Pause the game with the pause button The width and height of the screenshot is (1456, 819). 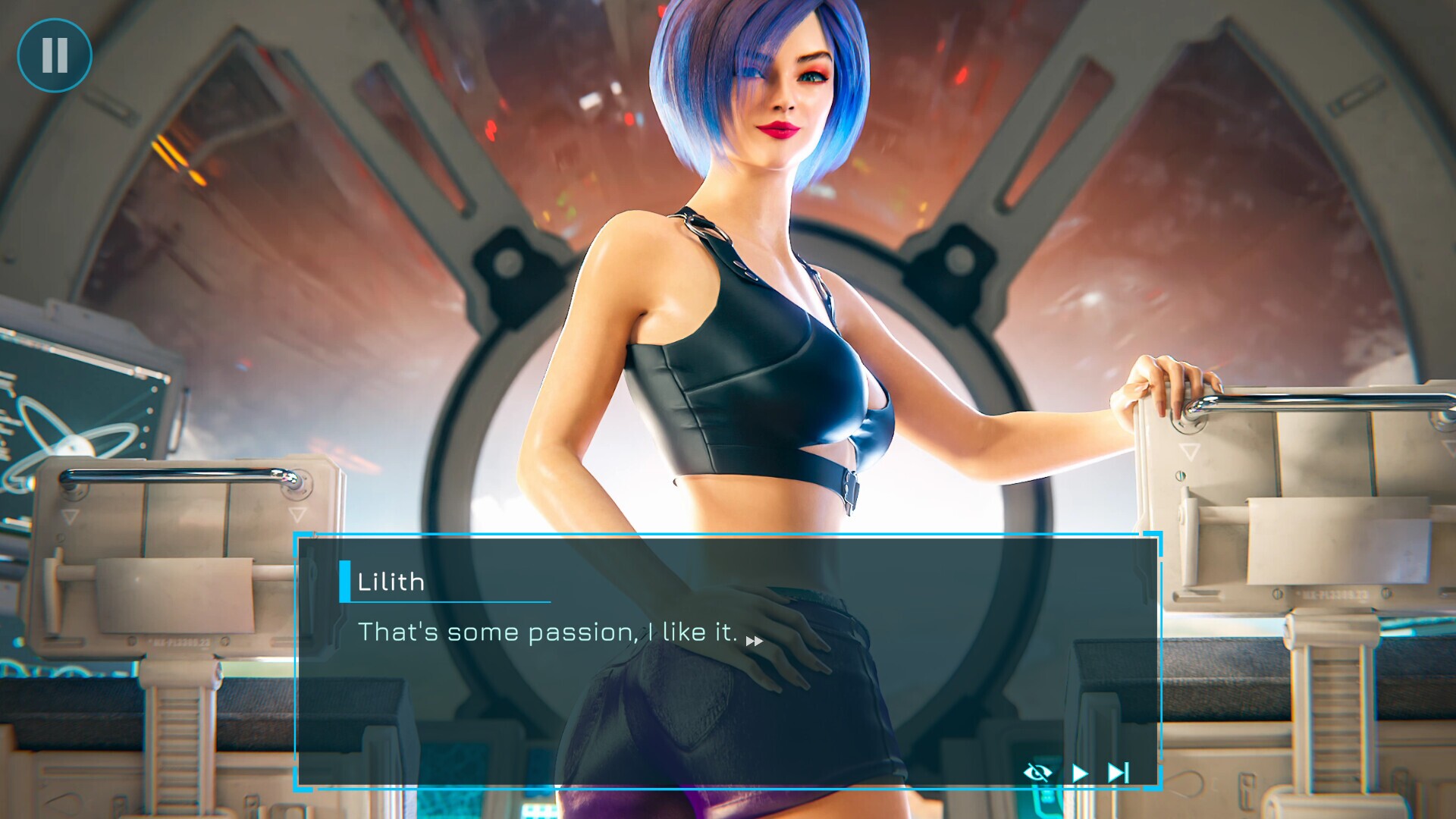[x=55, y=55]
